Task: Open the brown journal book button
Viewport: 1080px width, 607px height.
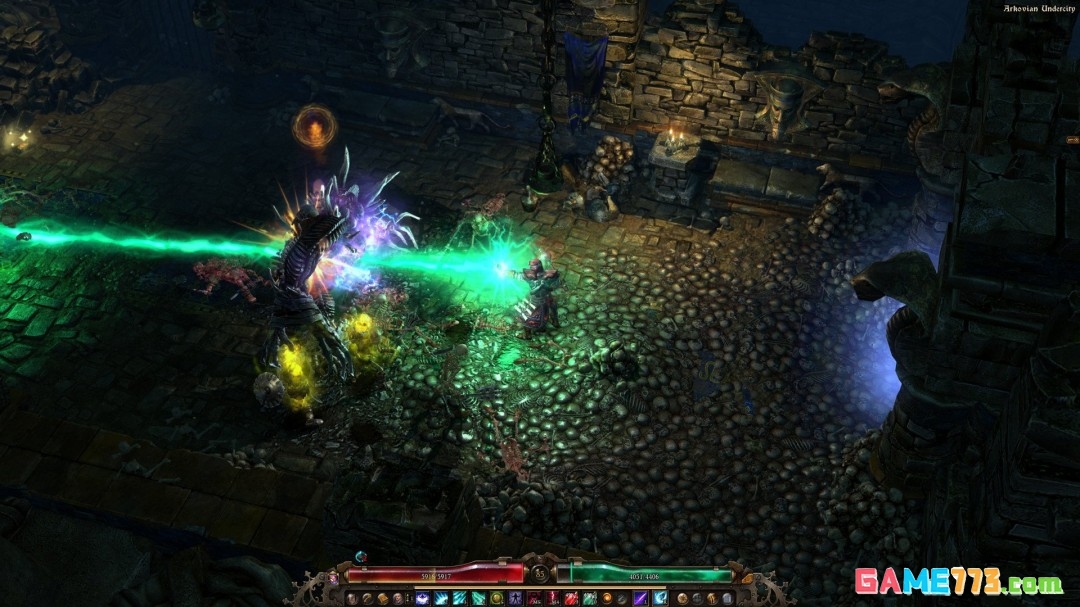Action: pos(381,598)
